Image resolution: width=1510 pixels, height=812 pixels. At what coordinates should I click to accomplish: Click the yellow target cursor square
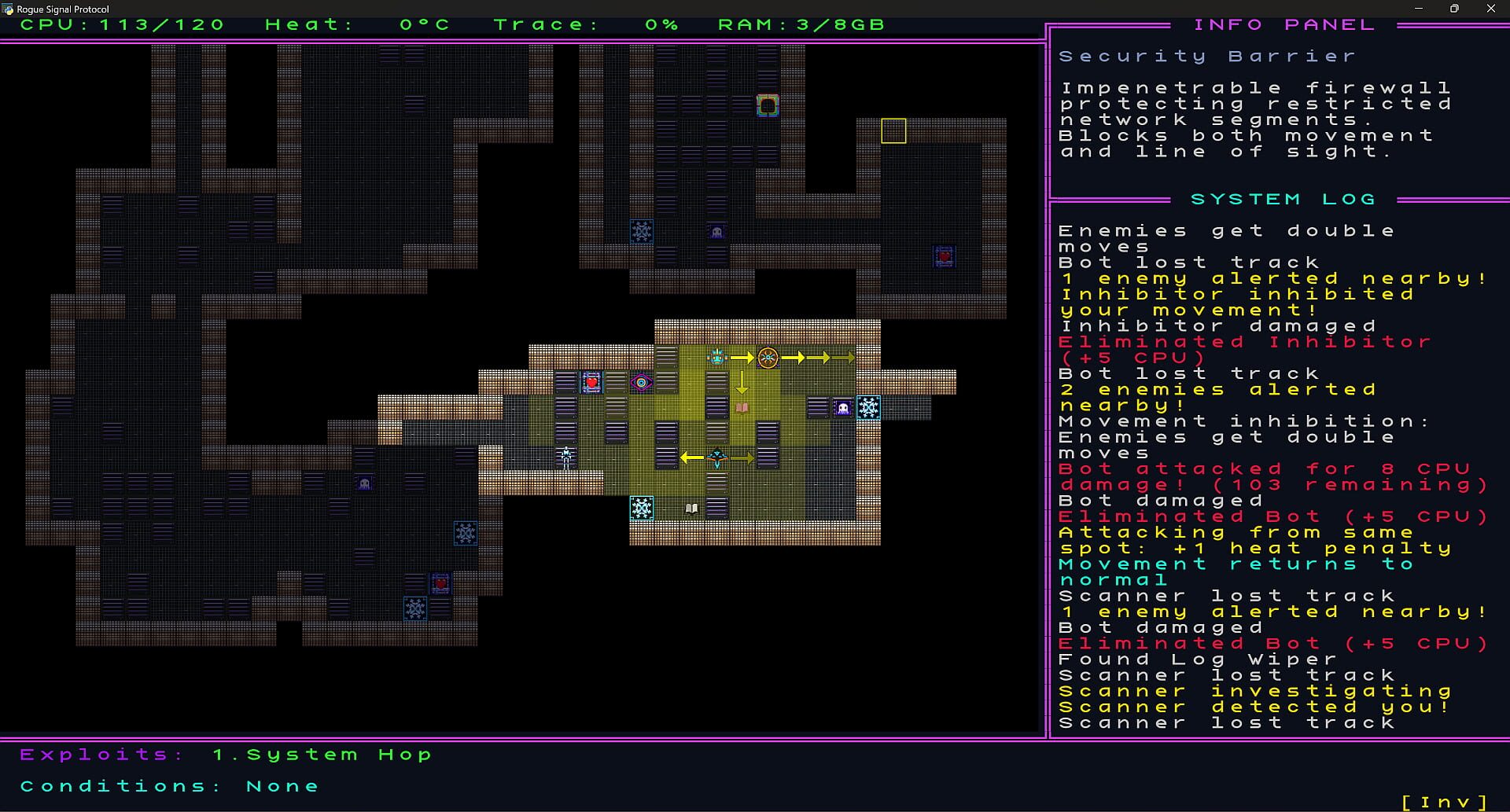(893, 132)
